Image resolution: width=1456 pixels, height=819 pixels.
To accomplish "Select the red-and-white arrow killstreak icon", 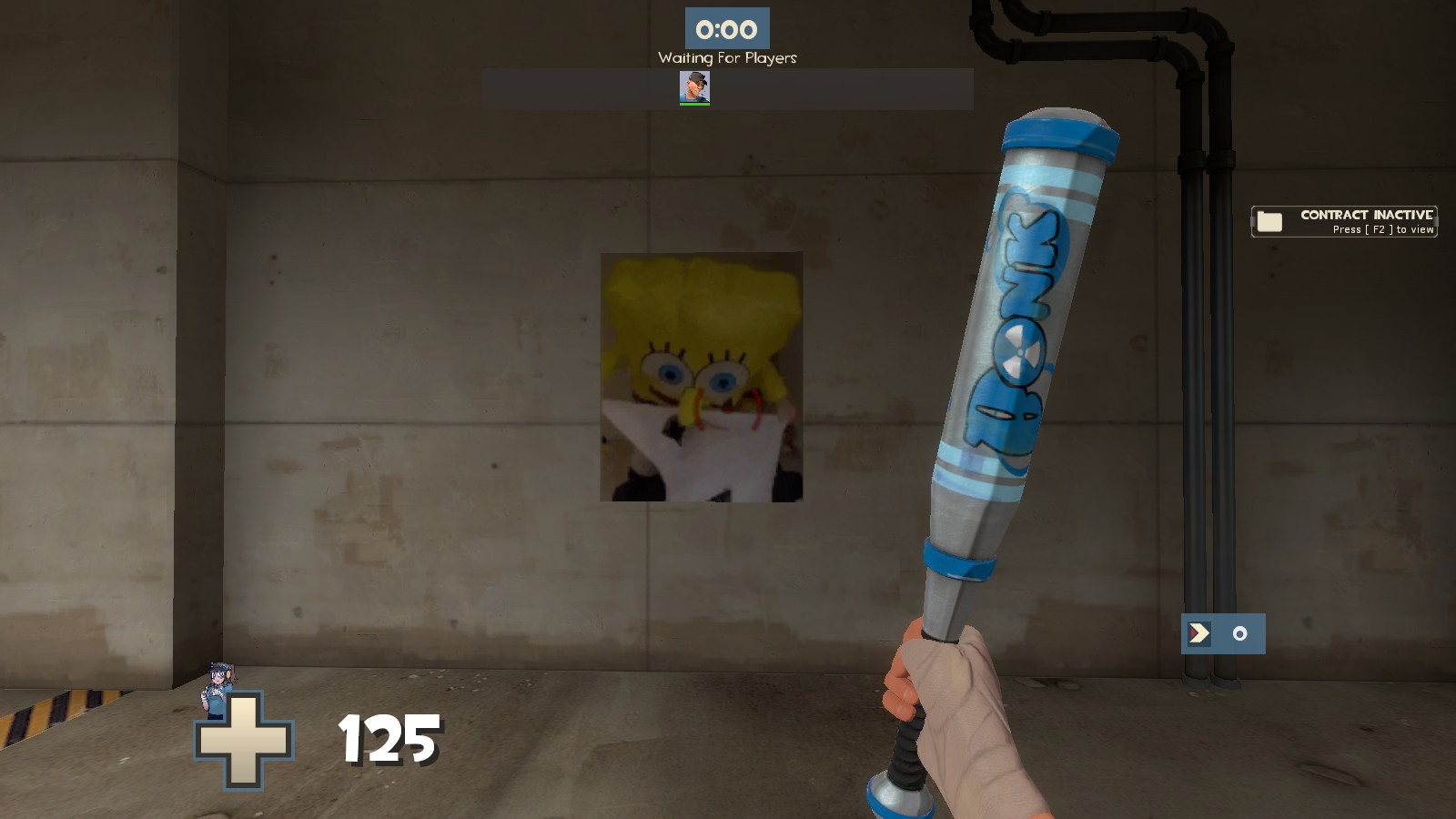I will click(1199, 633).
